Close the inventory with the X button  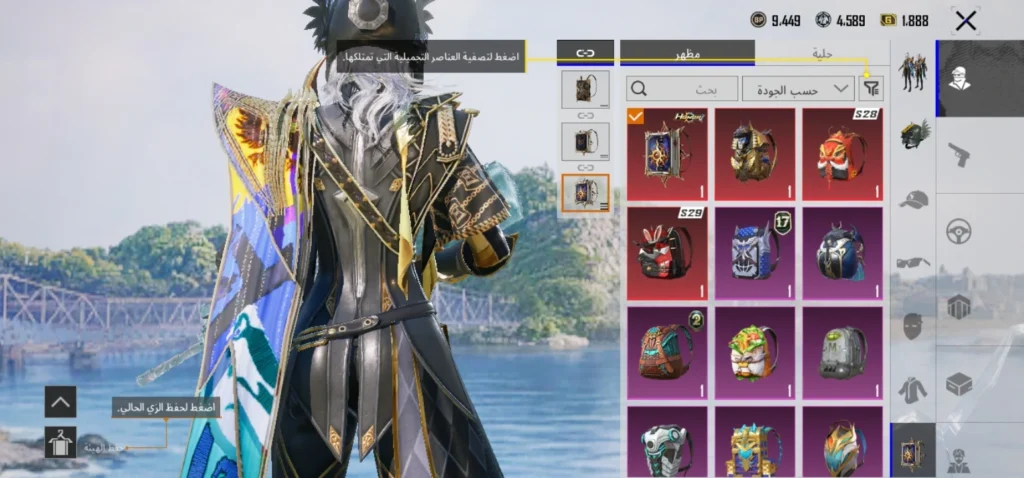(x=965, y=20)
